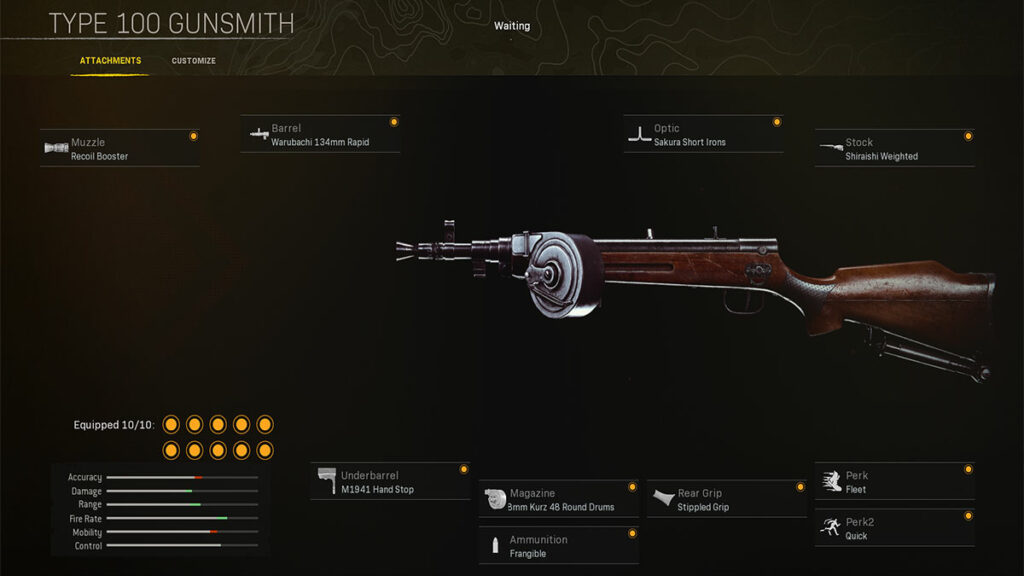
Task: Open the Perk2 Quick slot
Action: point(894,529)
